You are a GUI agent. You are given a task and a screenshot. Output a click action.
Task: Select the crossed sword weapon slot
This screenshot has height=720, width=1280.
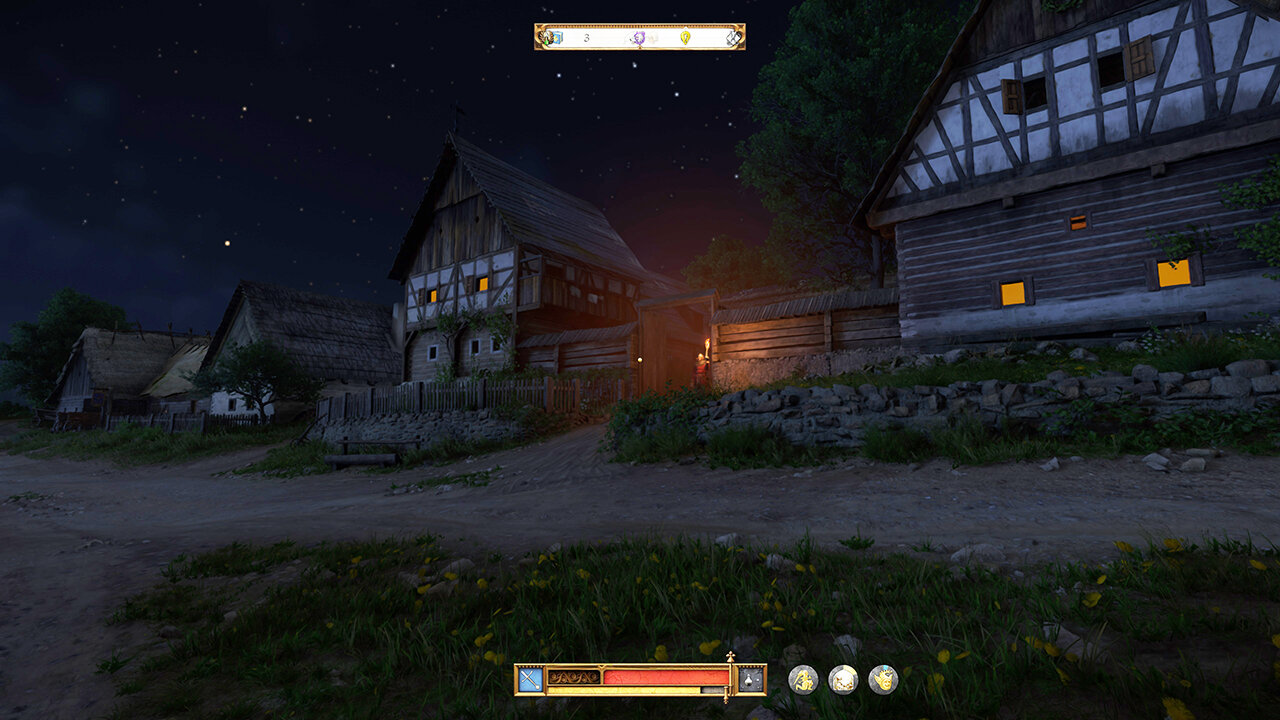530,680
